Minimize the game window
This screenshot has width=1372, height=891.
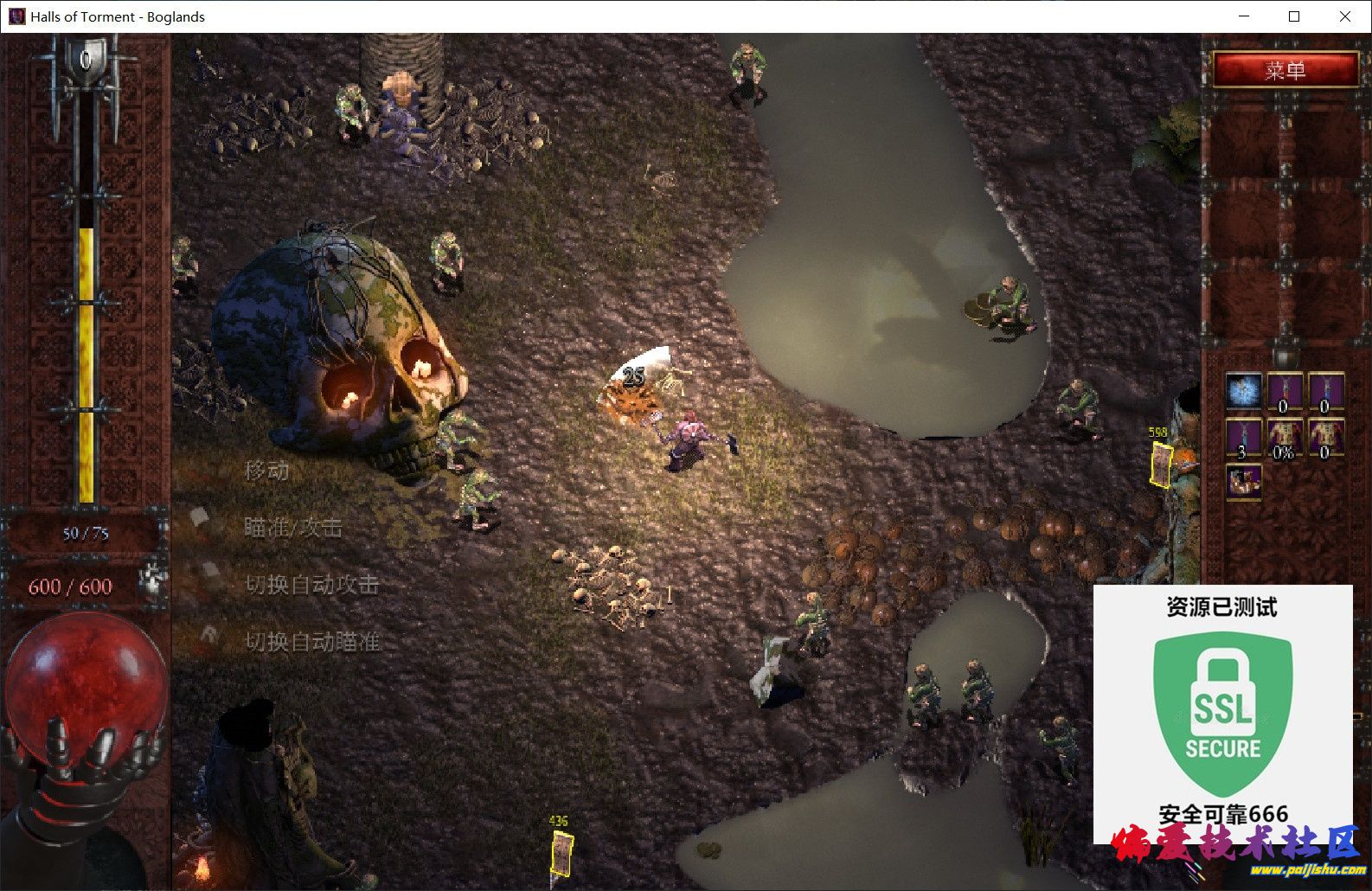point(1244,16)
